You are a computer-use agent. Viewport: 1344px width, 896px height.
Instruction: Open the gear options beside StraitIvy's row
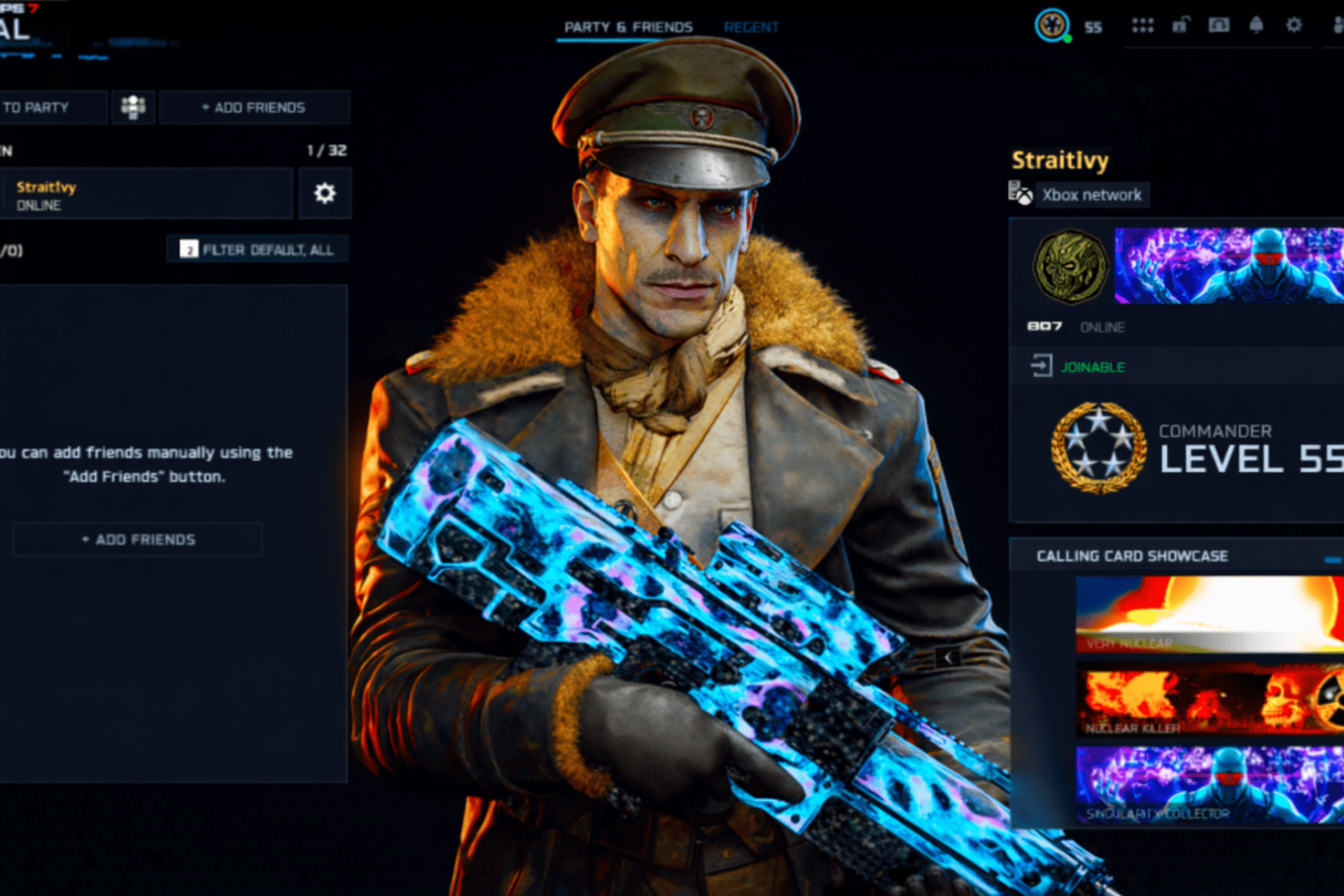pos(325,194)
